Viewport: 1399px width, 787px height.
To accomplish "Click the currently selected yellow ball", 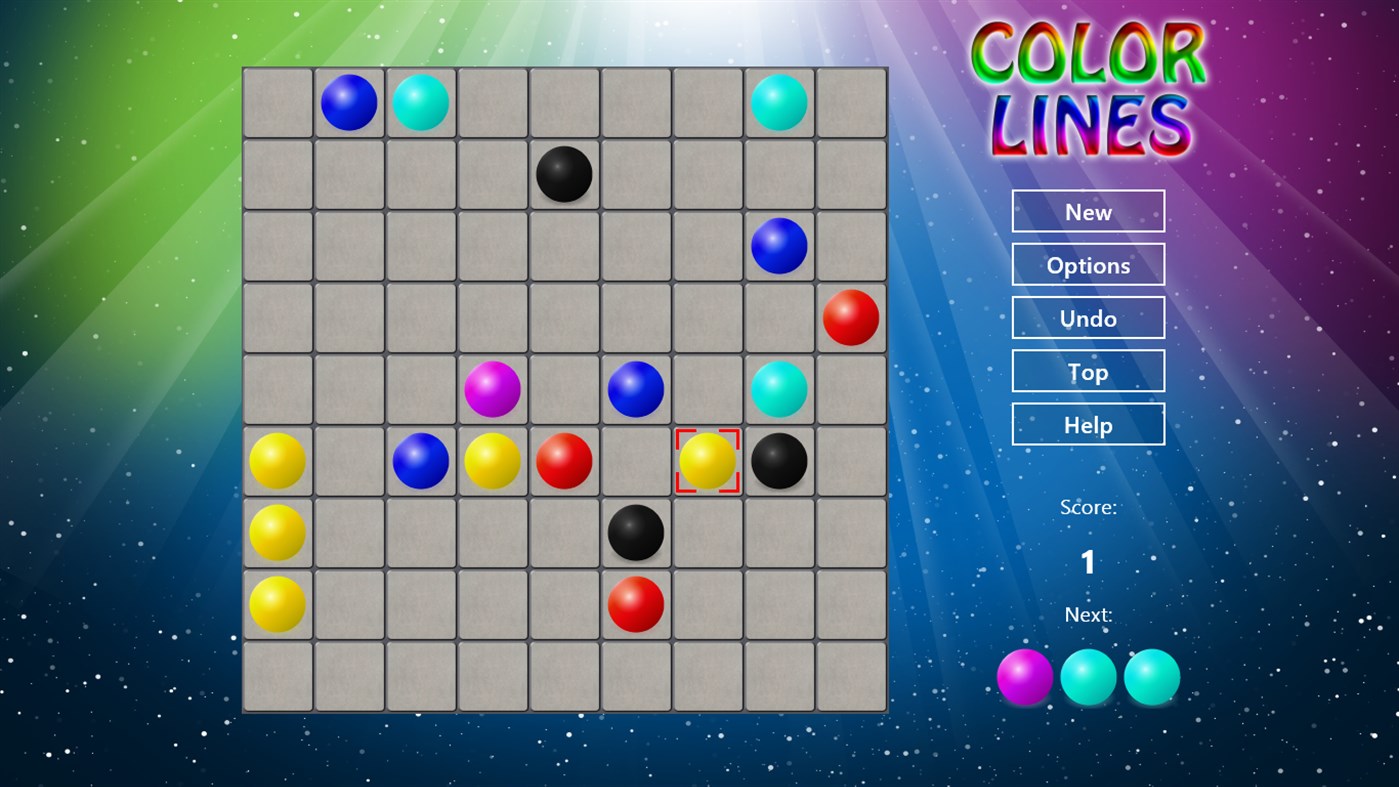I will [707, 460].
